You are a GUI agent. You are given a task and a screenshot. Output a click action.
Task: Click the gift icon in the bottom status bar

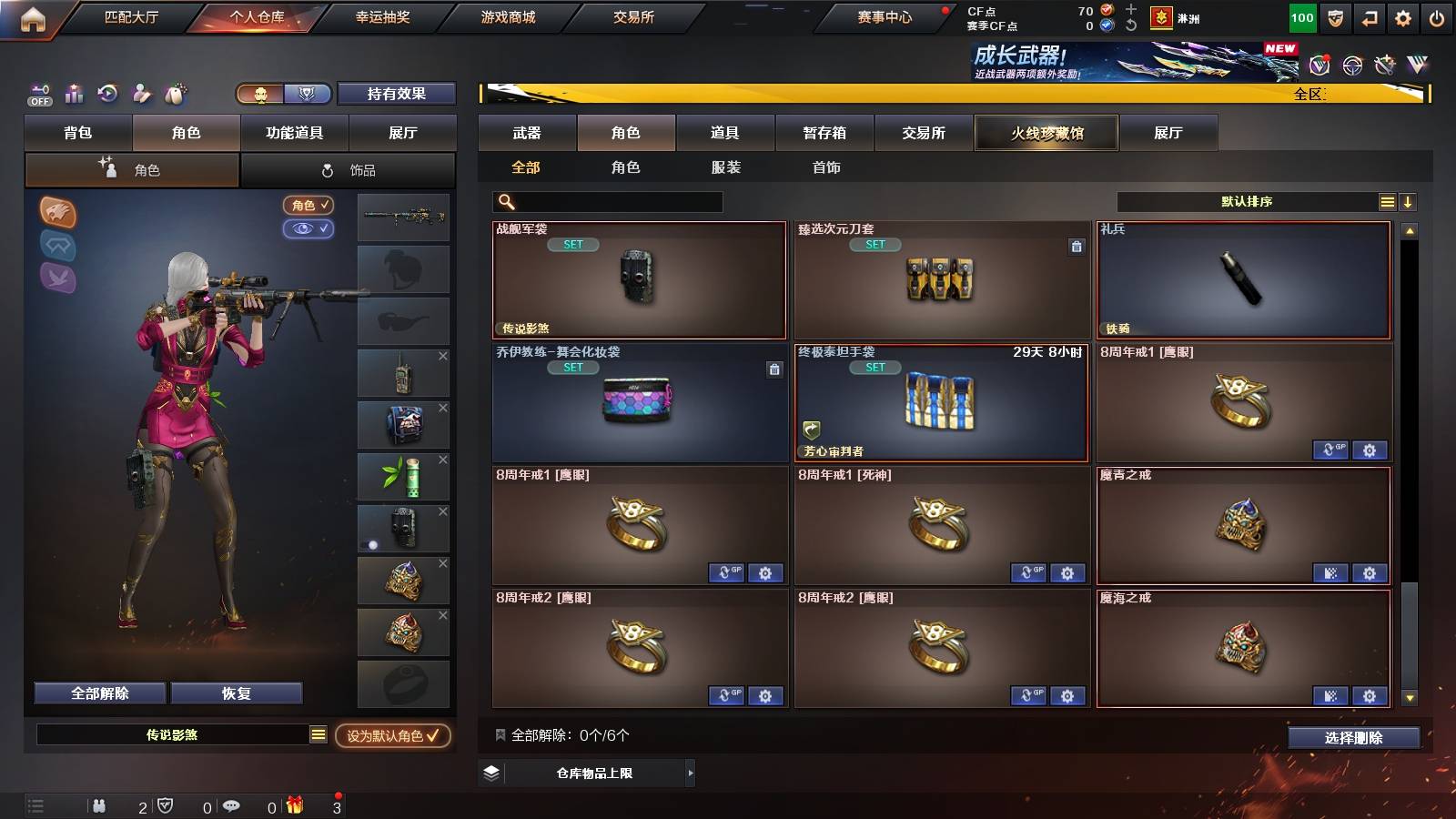pos(293,805)
